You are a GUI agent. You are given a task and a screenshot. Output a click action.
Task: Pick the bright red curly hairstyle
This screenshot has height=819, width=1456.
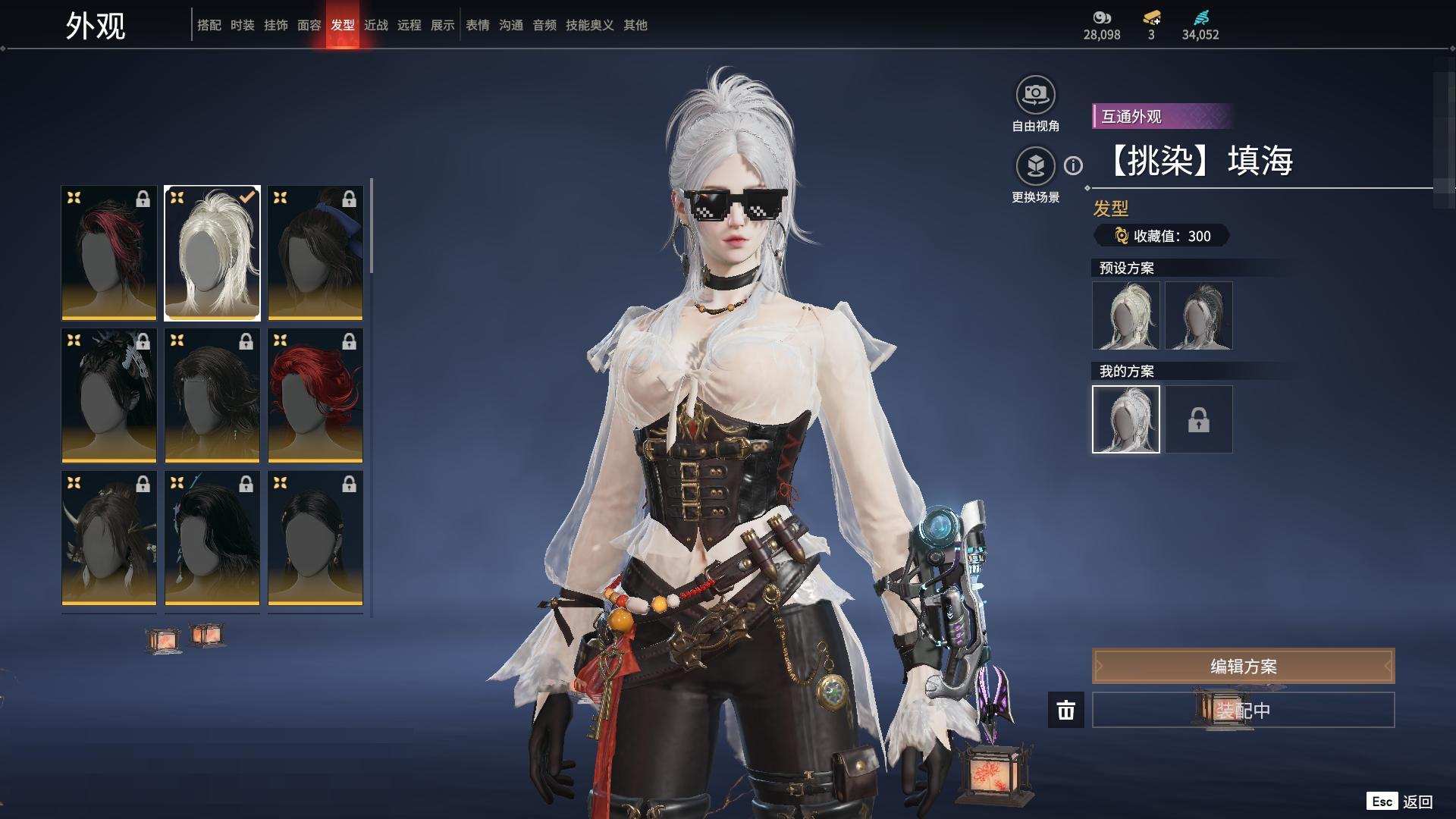315,395
